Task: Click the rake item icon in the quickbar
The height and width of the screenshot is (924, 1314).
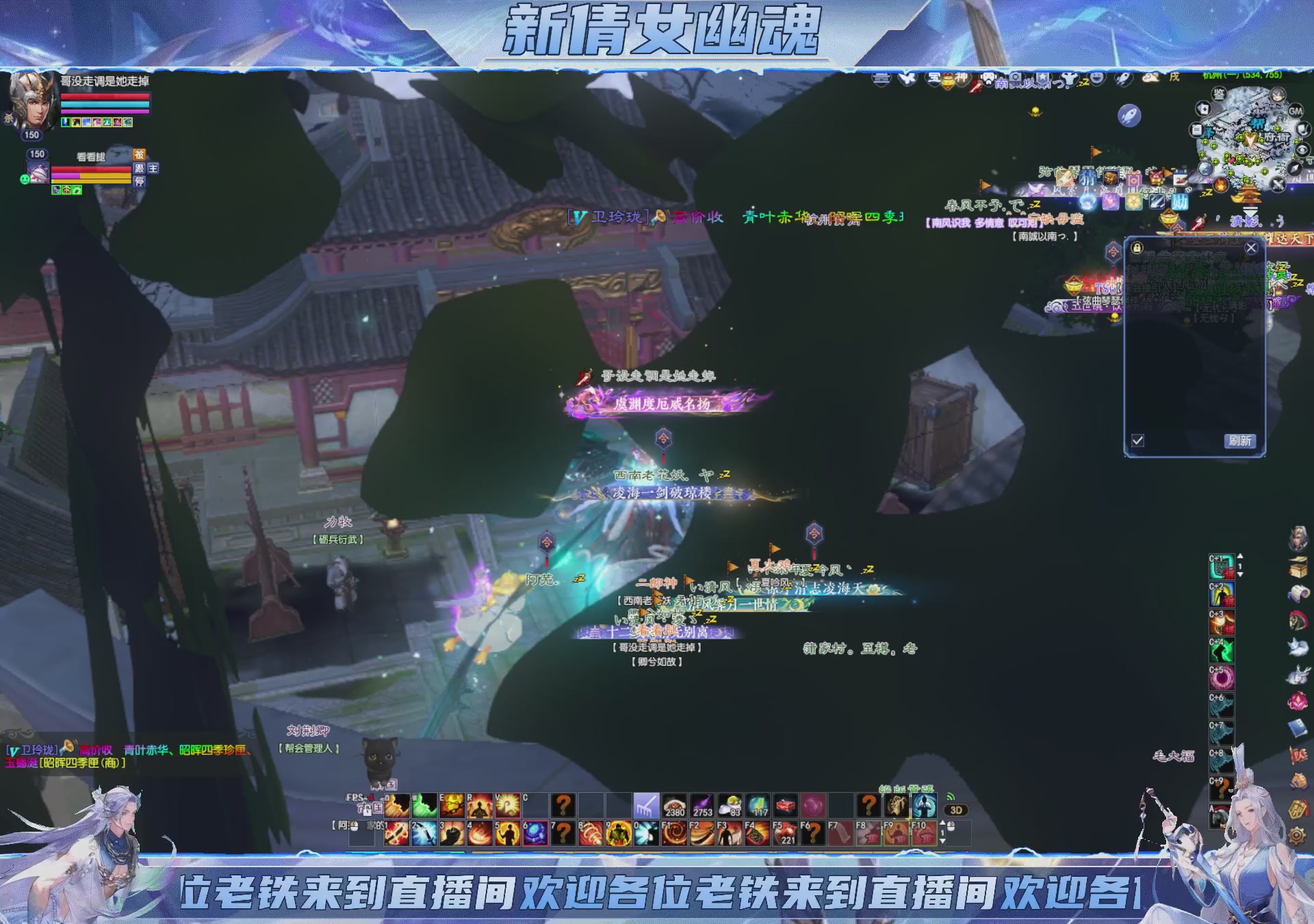Action: click(645, 806)
